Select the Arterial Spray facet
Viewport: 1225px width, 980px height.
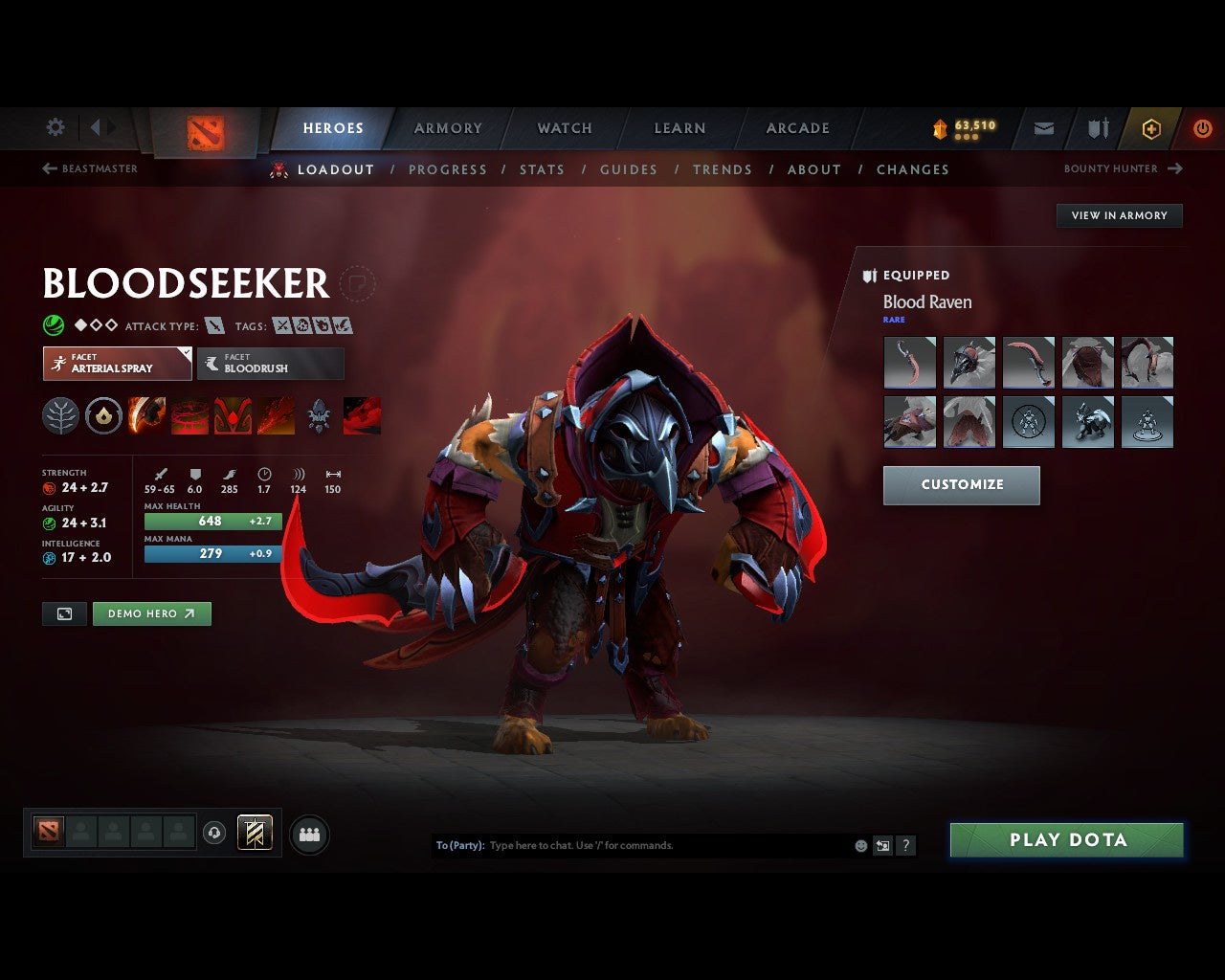[x=116, y=364]
